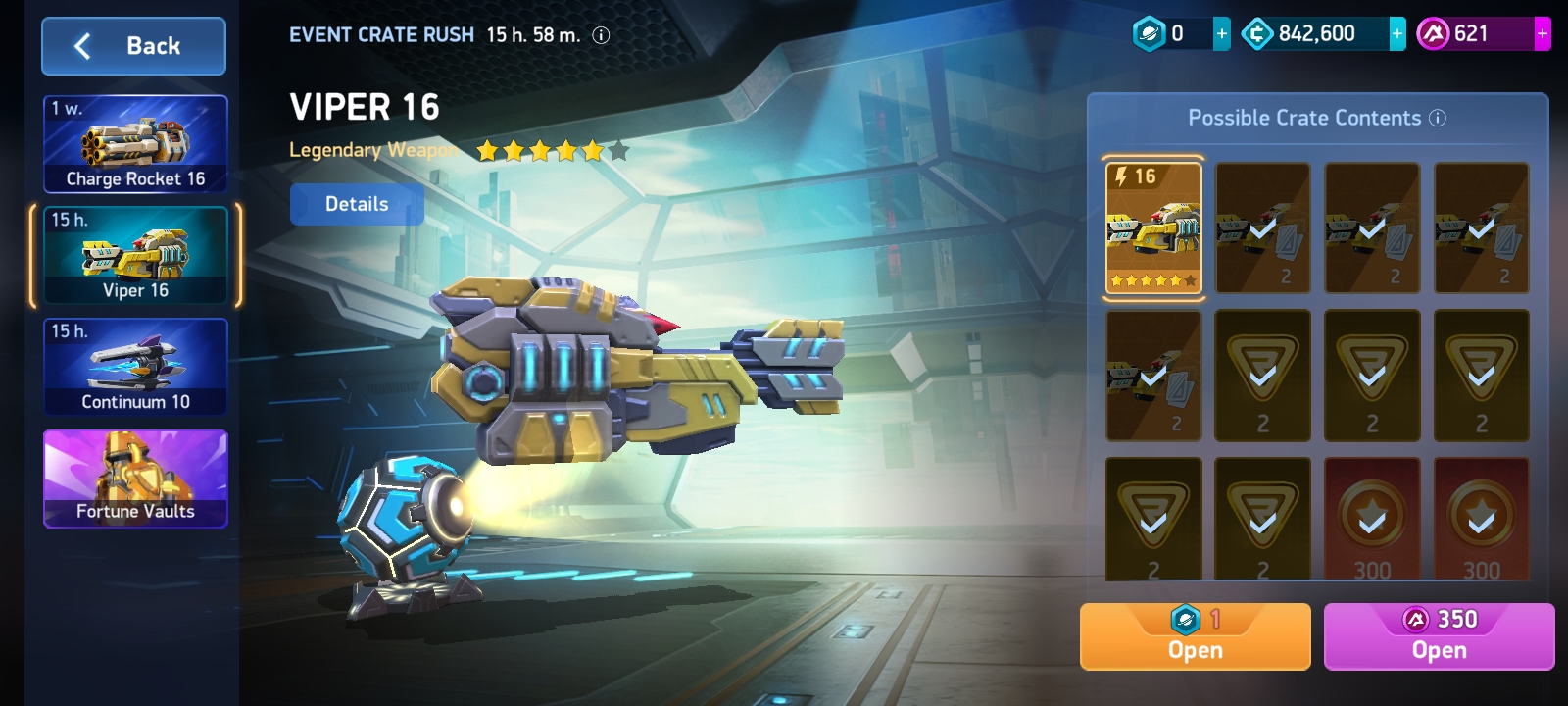Buy more silver credits
Screen dimensions: 1568x706
click(x=1397, y=34)
